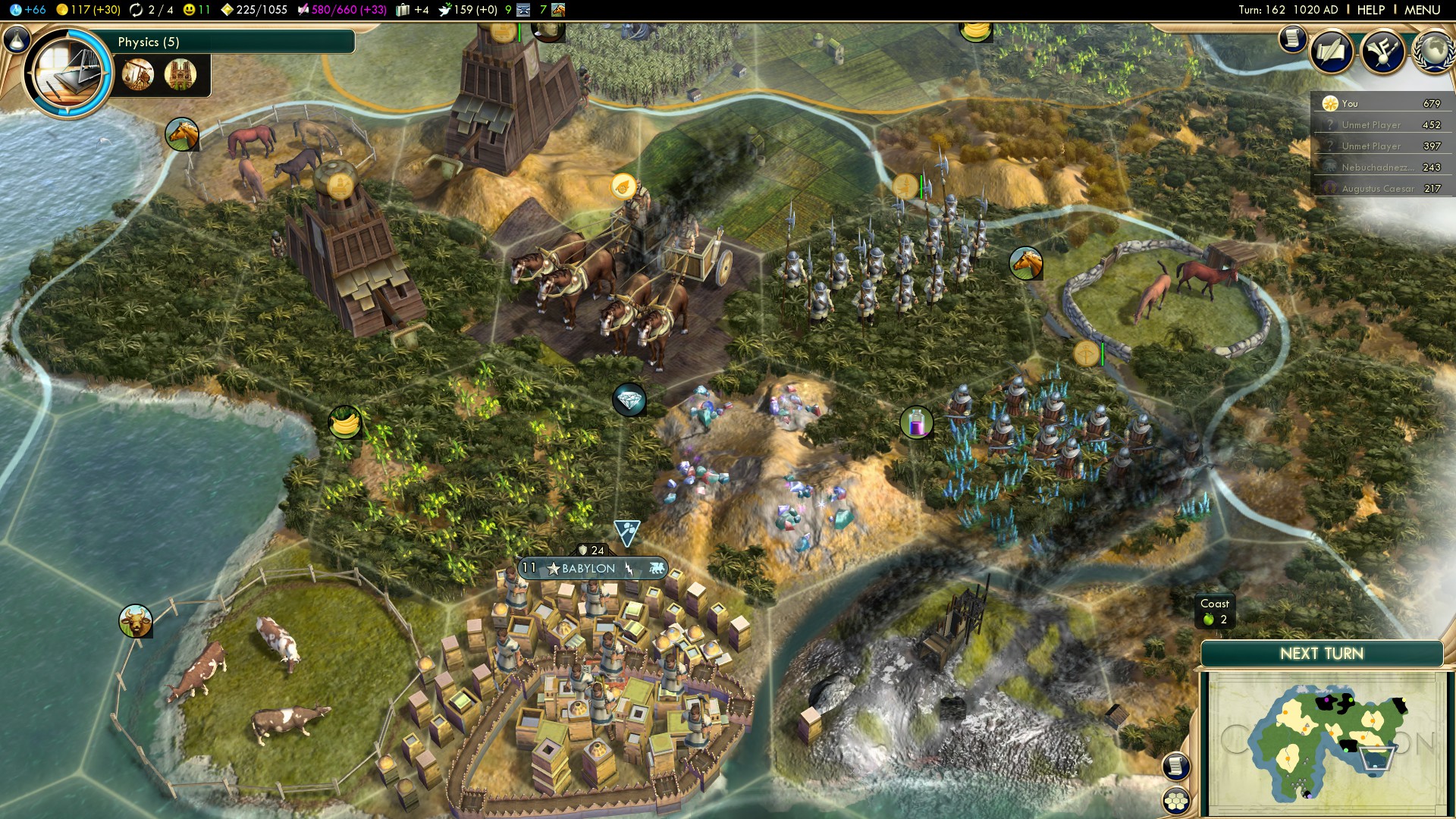Click the gold coin treasury icon

pos(61,10)
